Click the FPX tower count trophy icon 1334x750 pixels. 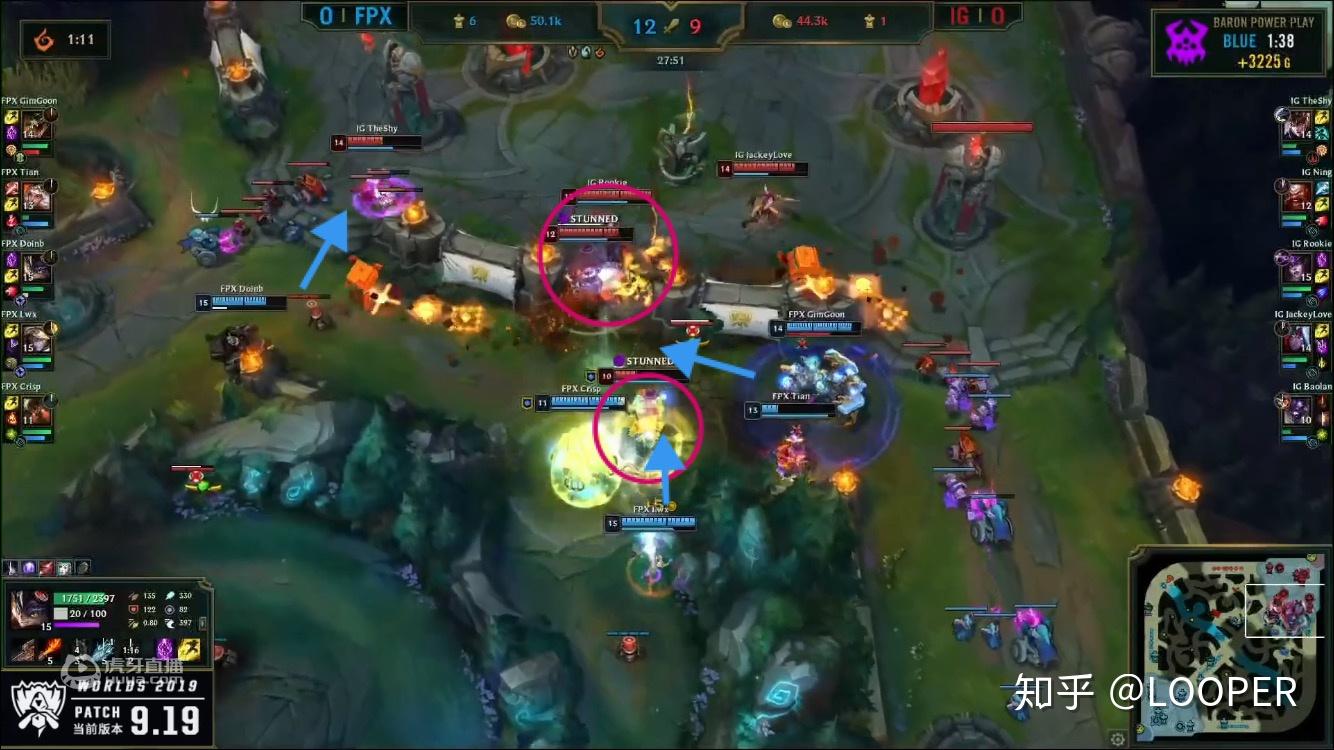tap(460, 21)
